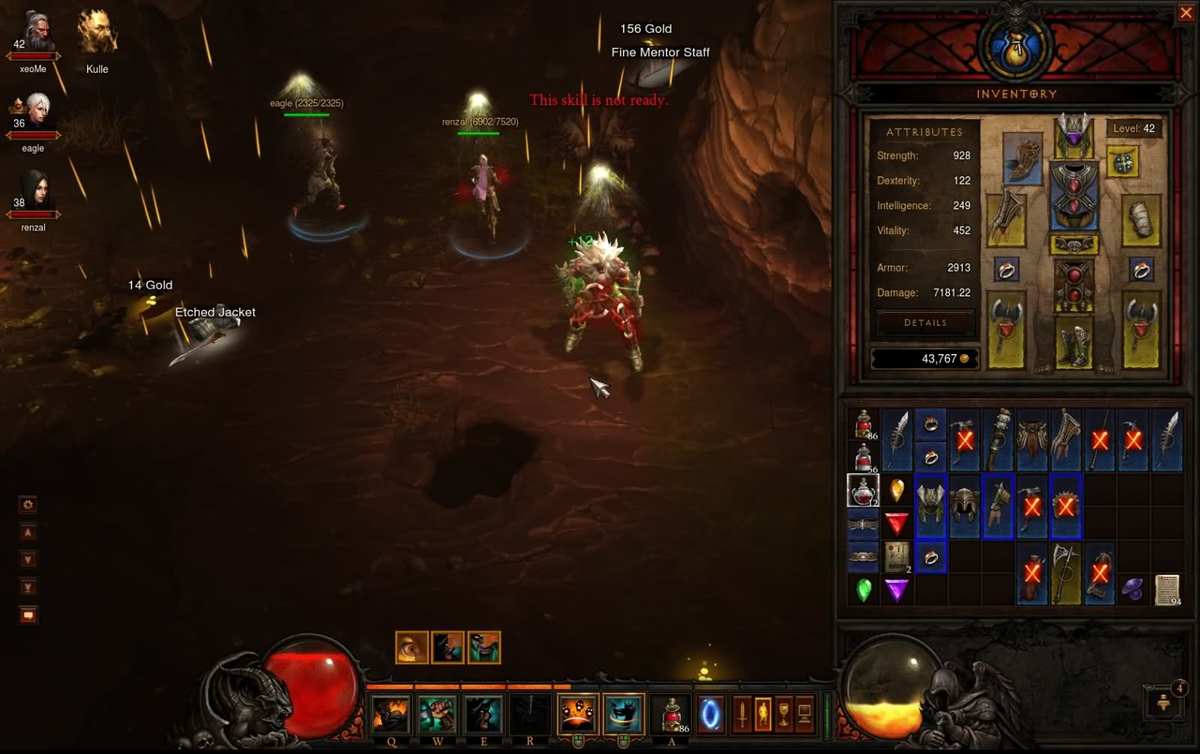
Task: Open the skills menu sword button
Action: tap(742, 714)
